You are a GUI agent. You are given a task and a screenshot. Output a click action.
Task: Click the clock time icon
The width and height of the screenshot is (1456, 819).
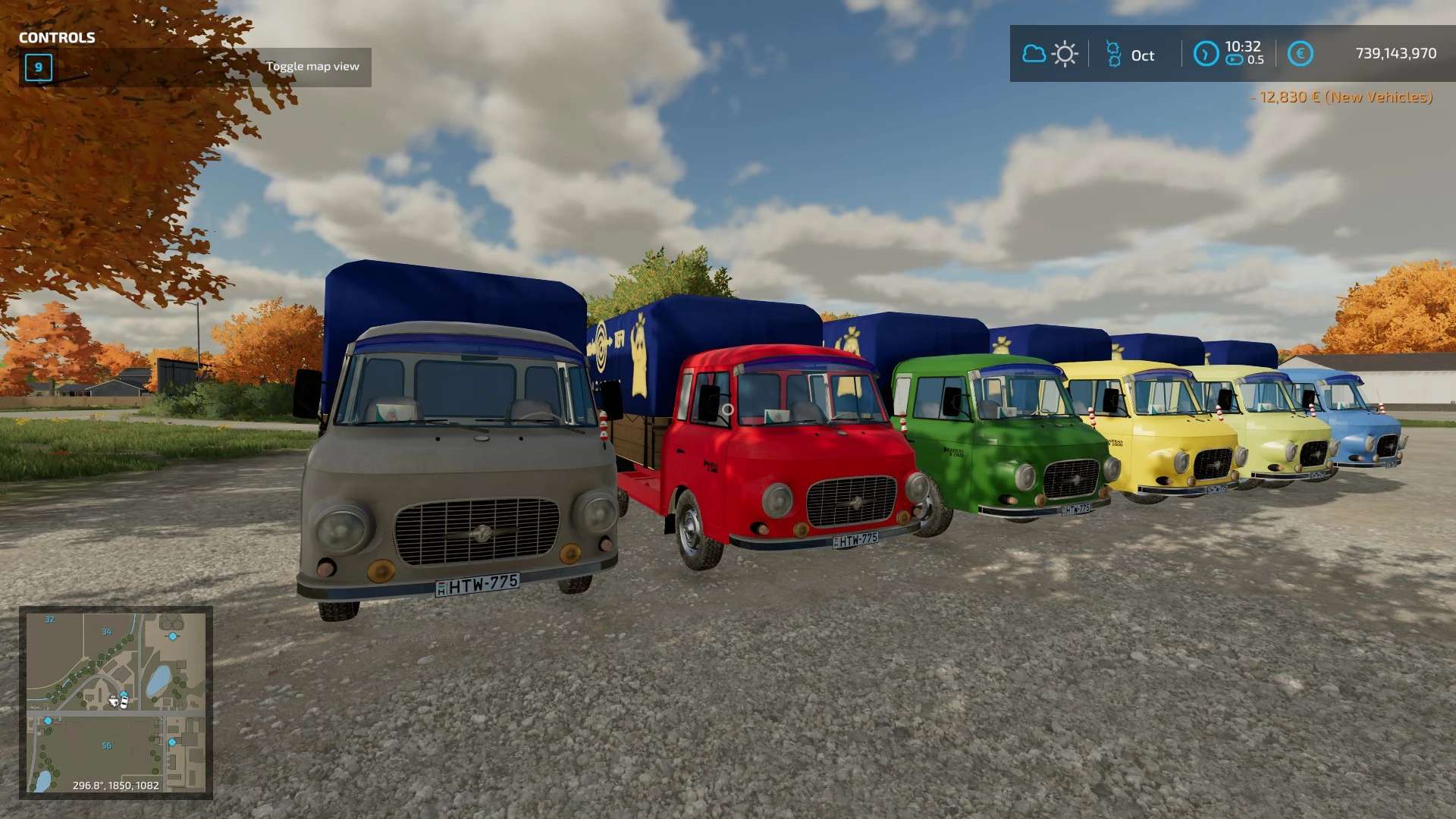point(1205,54)
